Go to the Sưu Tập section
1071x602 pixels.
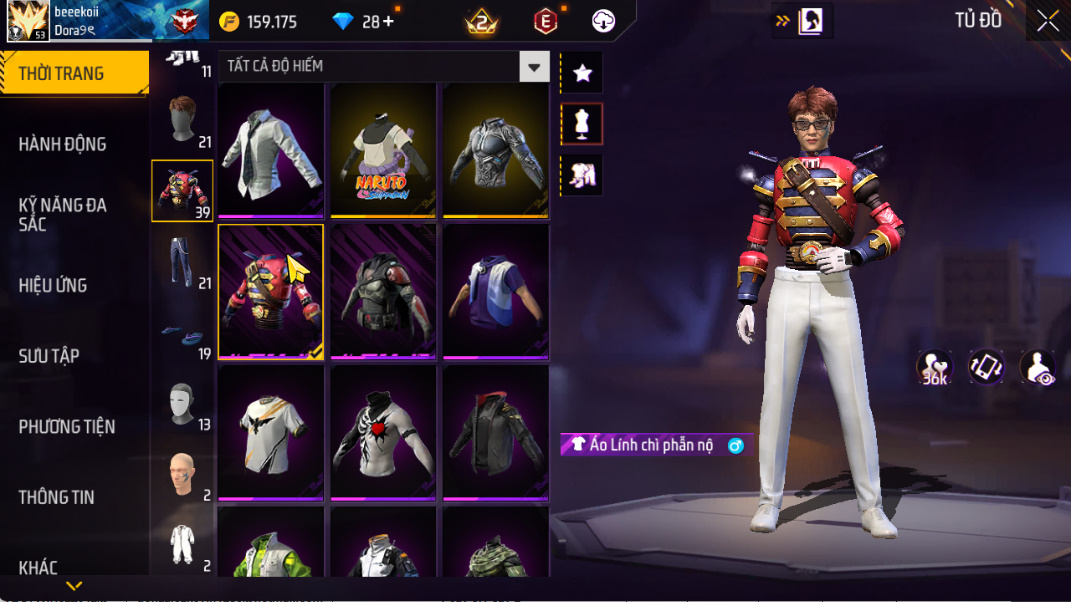49,356
